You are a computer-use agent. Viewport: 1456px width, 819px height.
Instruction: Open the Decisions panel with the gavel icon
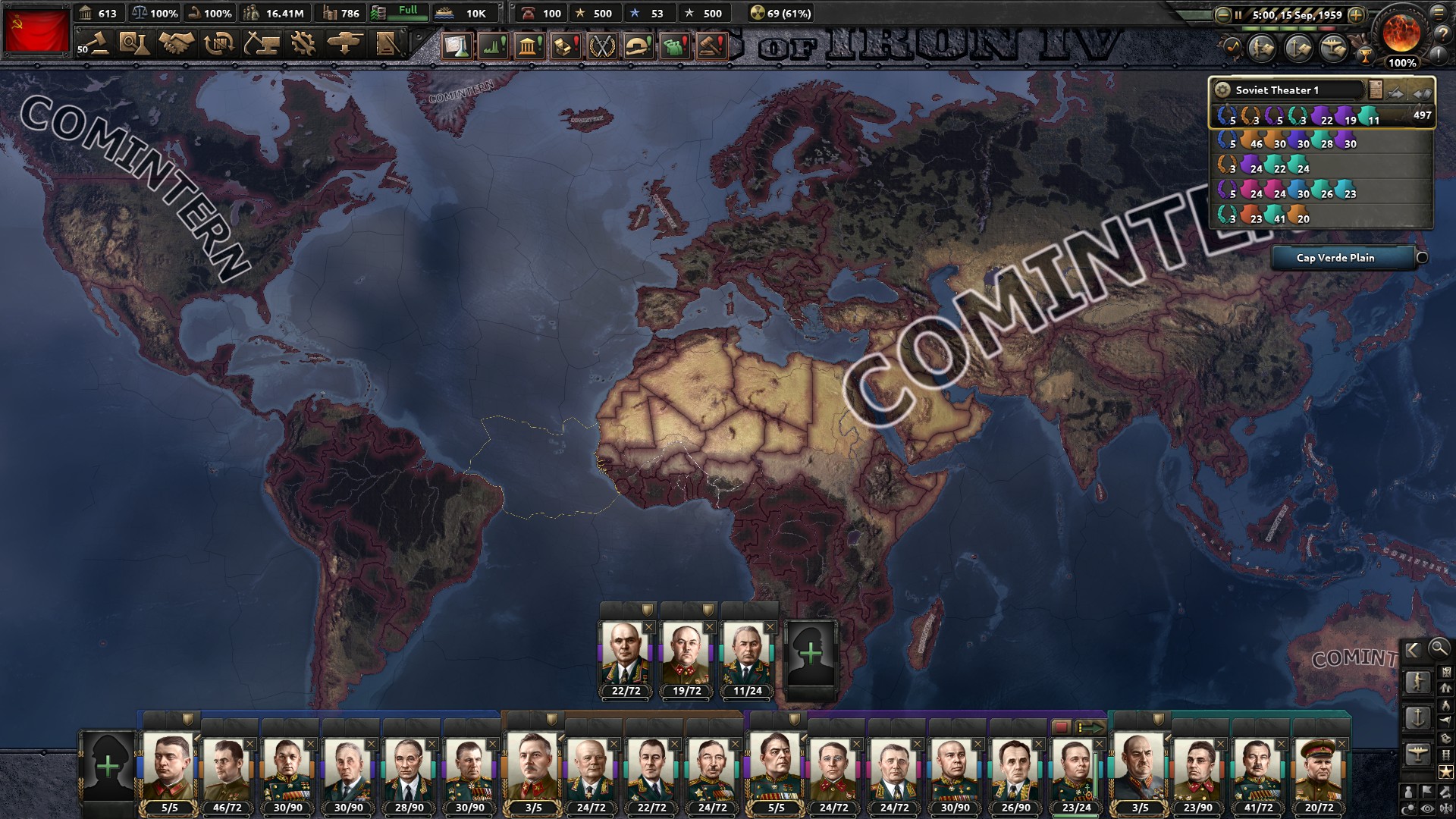coord(711,47)
